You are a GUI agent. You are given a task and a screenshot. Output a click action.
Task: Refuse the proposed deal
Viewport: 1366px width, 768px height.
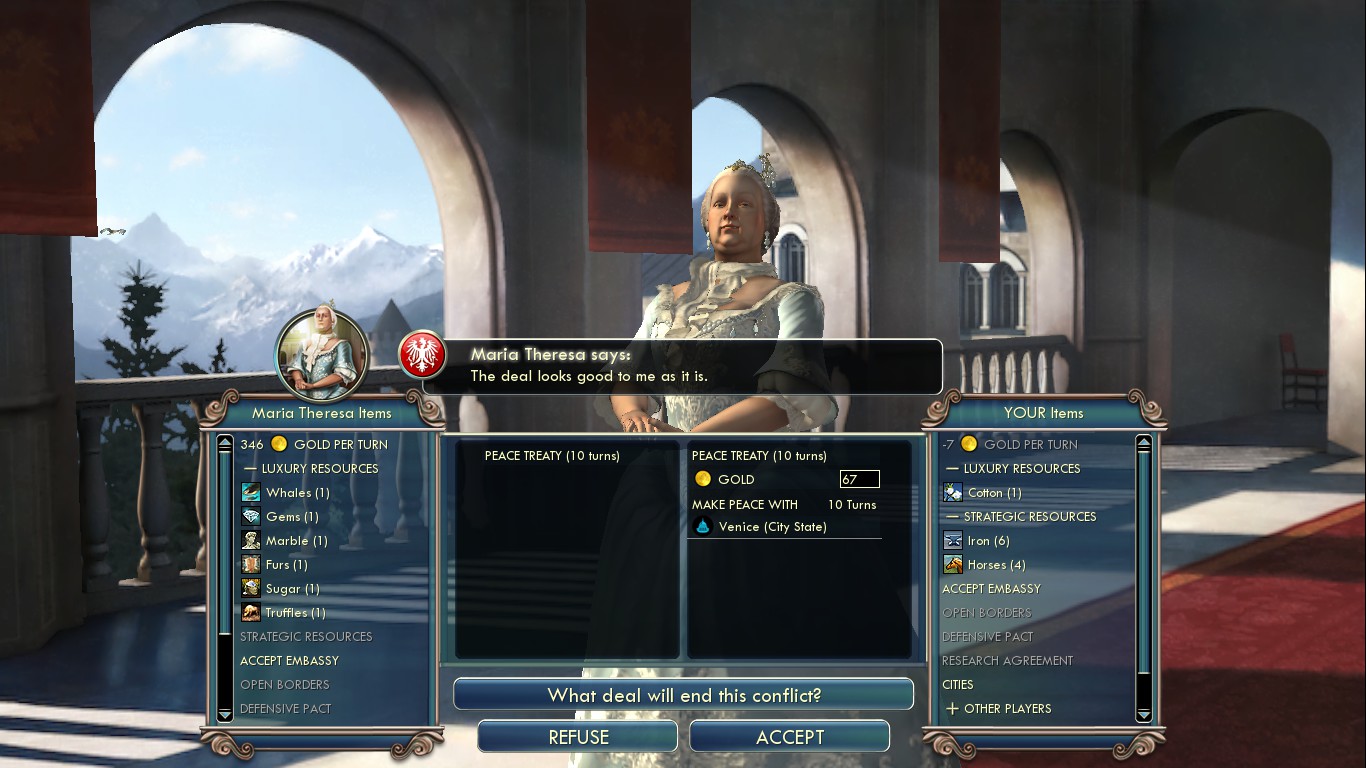point(578,737)
